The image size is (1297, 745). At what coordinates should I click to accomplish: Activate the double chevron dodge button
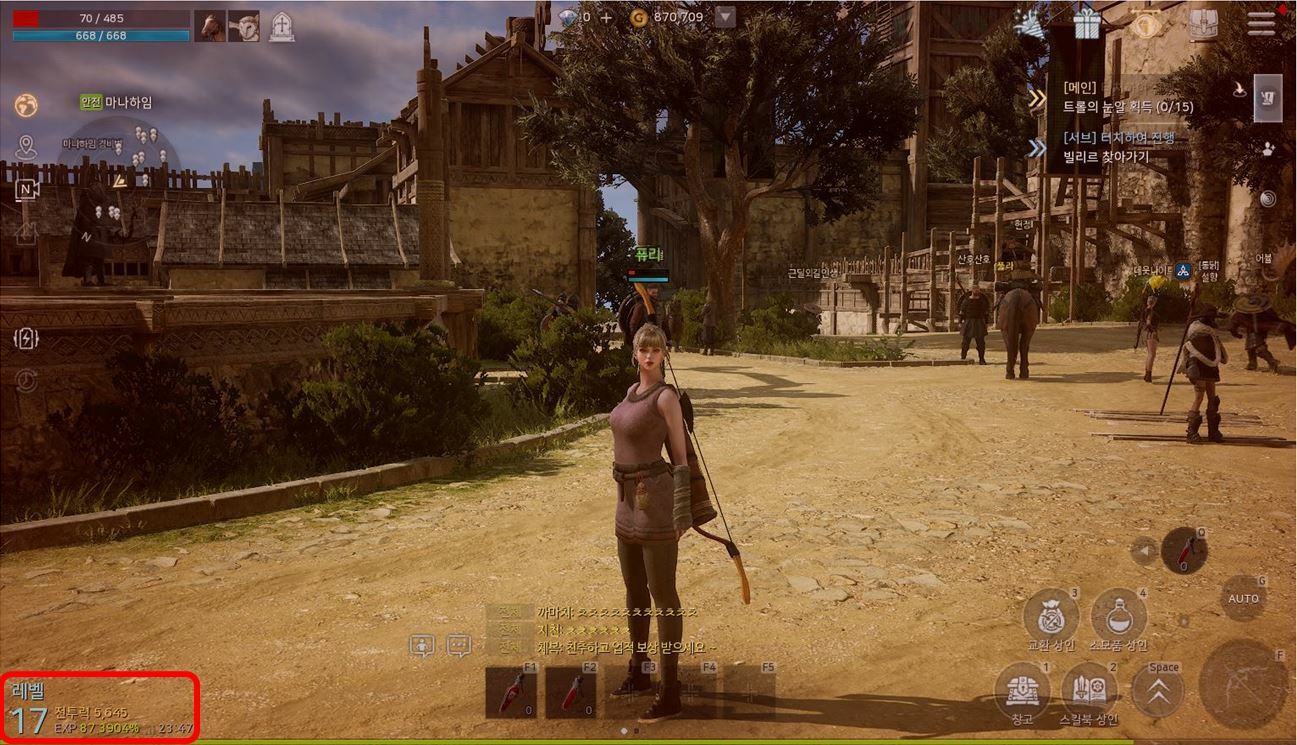pos(1158,691)
